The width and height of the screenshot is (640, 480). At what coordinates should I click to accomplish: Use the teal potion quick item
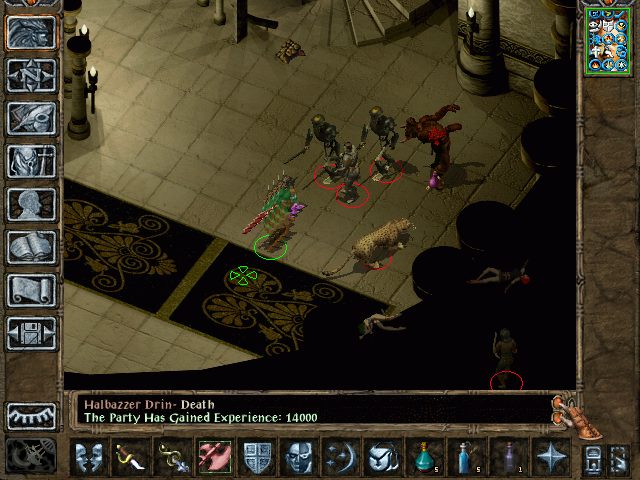(x=423, y=457)
